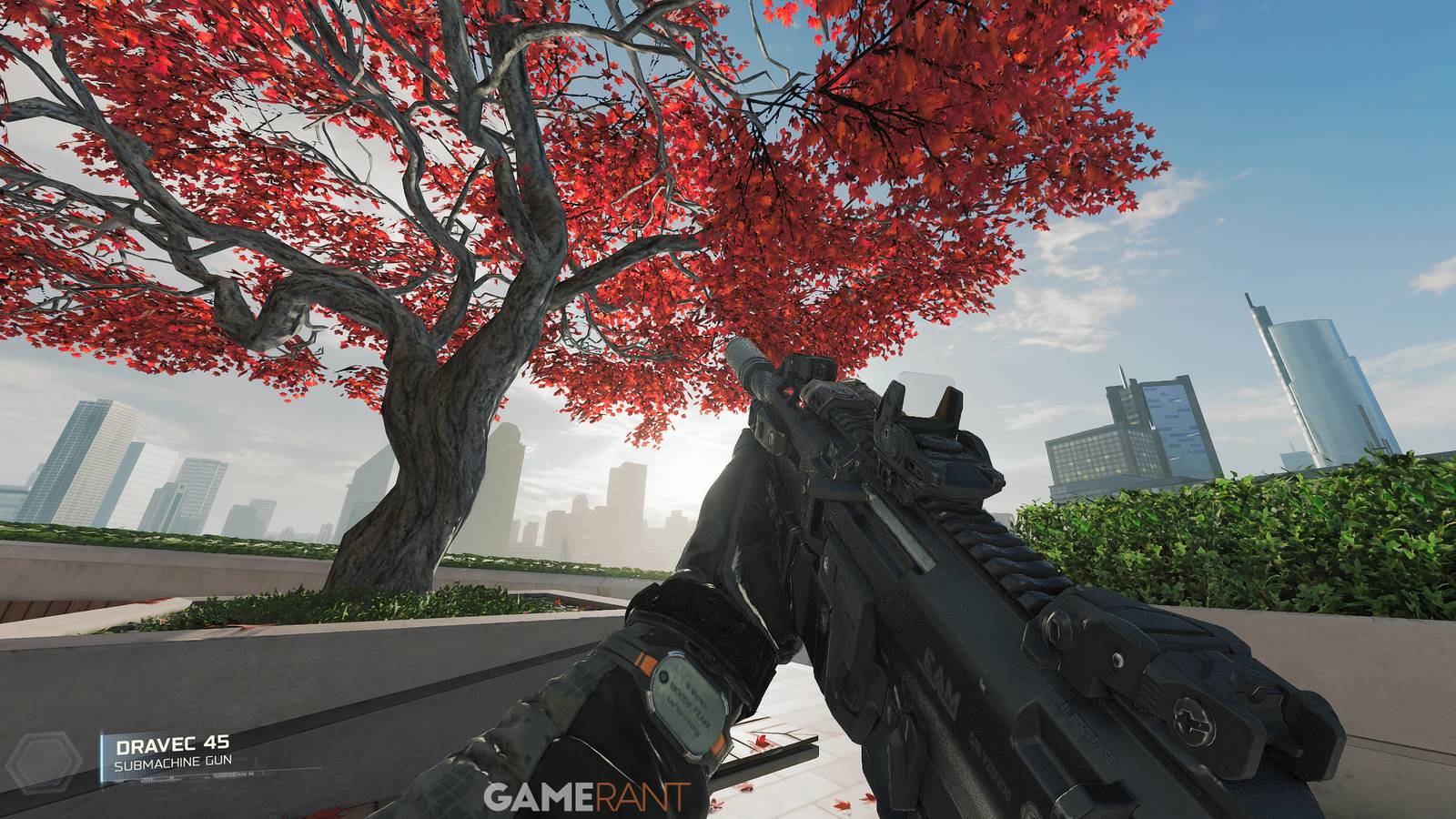Viewport: 1456px width, 819px height.
Task: Click the red leaf on the white tiled floor
Action: tap(763, 740)
